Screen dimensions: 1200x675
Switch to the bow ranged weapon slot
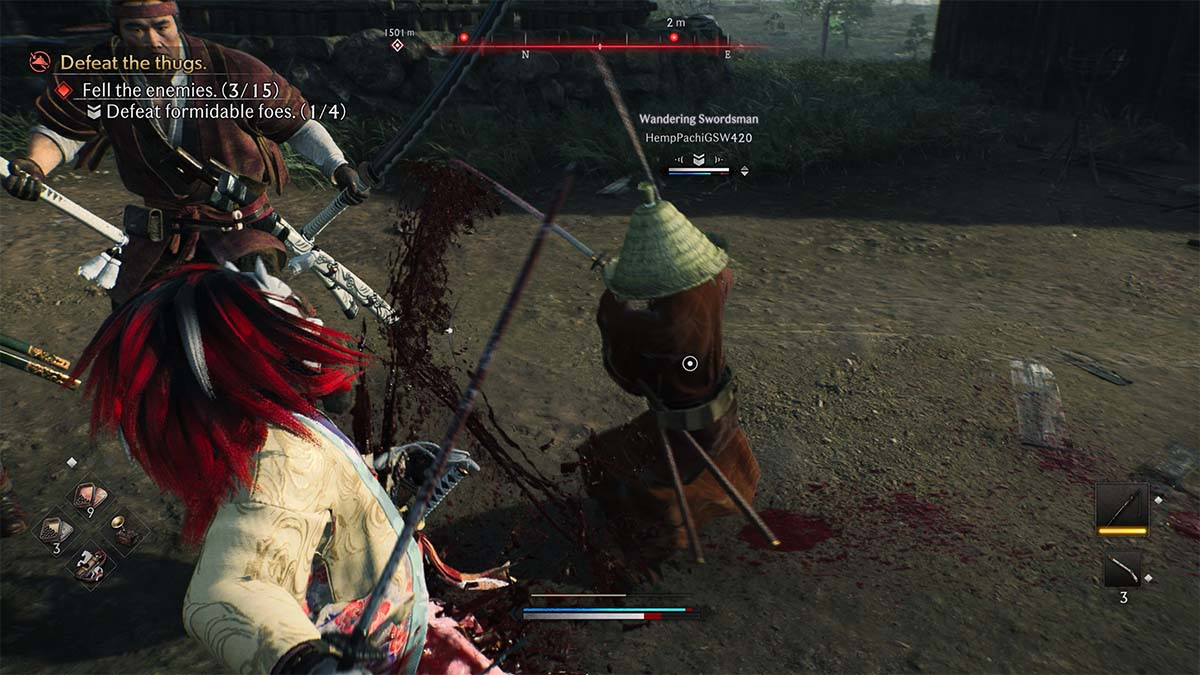[1122, 571]
